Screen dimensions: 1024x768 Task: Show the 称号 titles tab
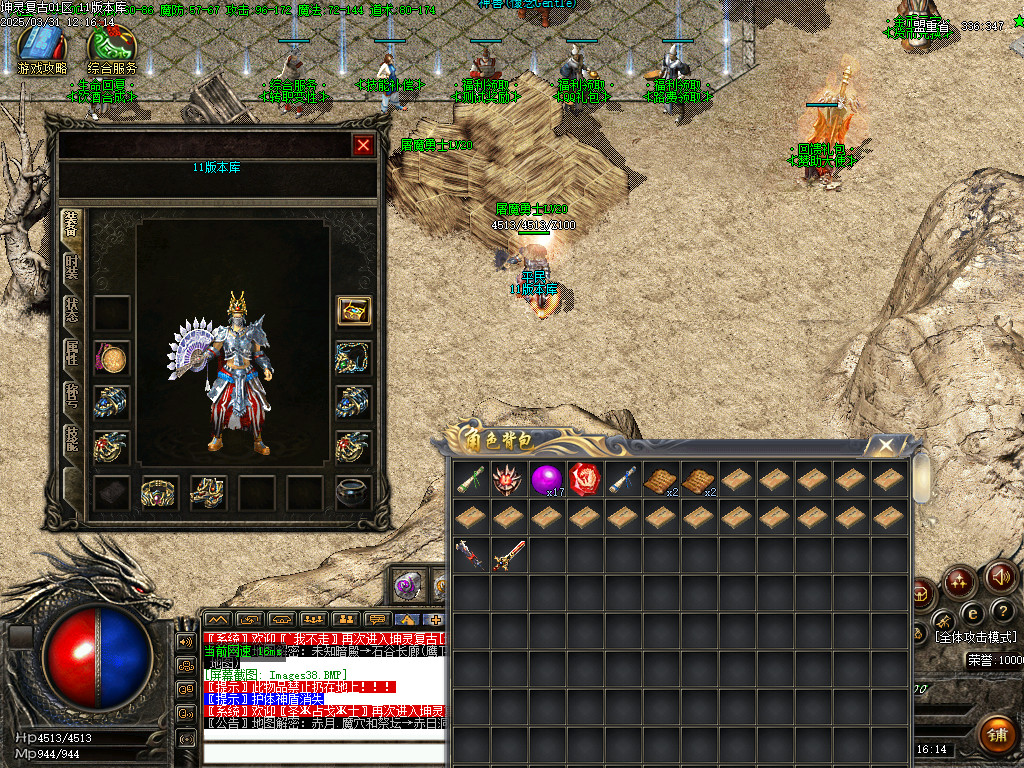pyautogui.click(x=72, y=394)
